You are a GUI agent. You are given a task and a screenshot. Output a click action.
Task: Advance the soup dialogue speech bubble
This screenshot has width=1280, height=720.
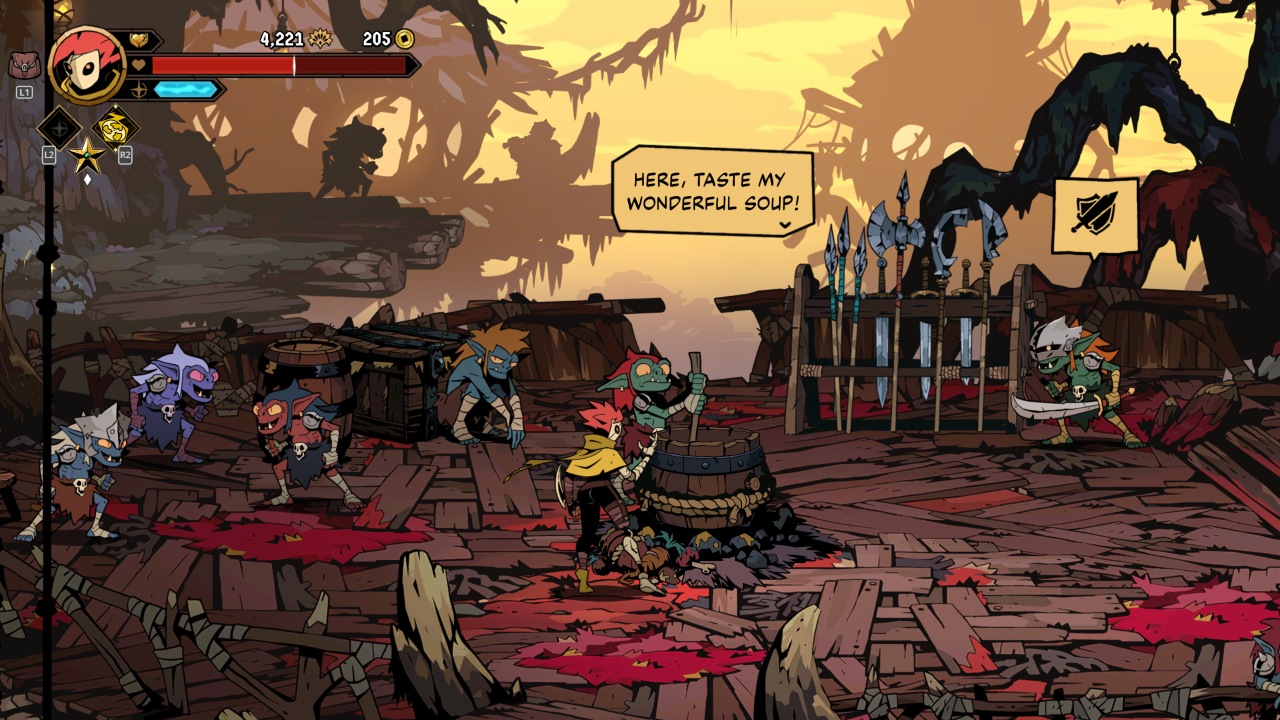point(712,191)
